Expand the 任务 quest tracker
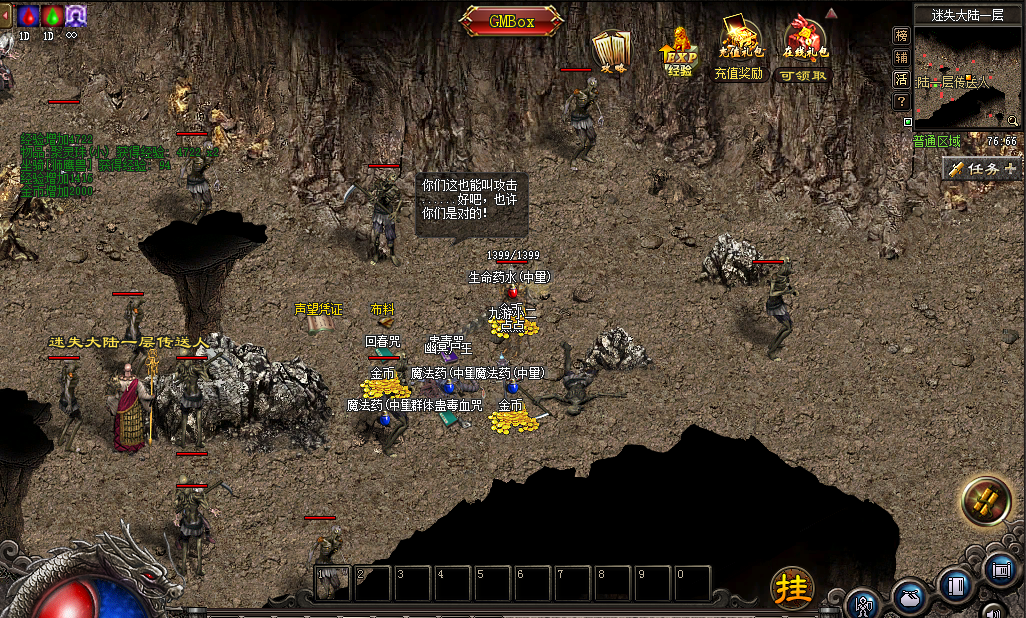1026x618 pixels. [x=982, y=169]
